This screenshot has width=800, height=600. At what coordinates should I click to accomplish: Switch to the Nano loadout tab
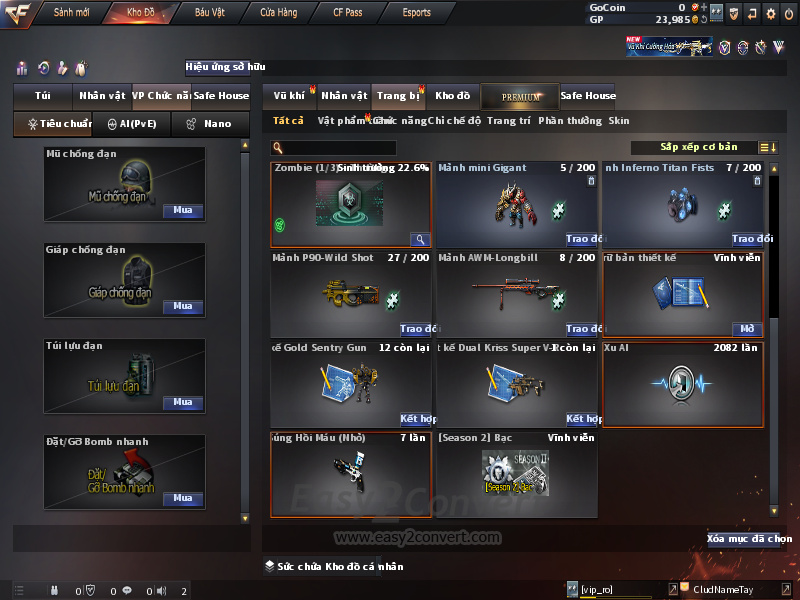click(208, 124)
